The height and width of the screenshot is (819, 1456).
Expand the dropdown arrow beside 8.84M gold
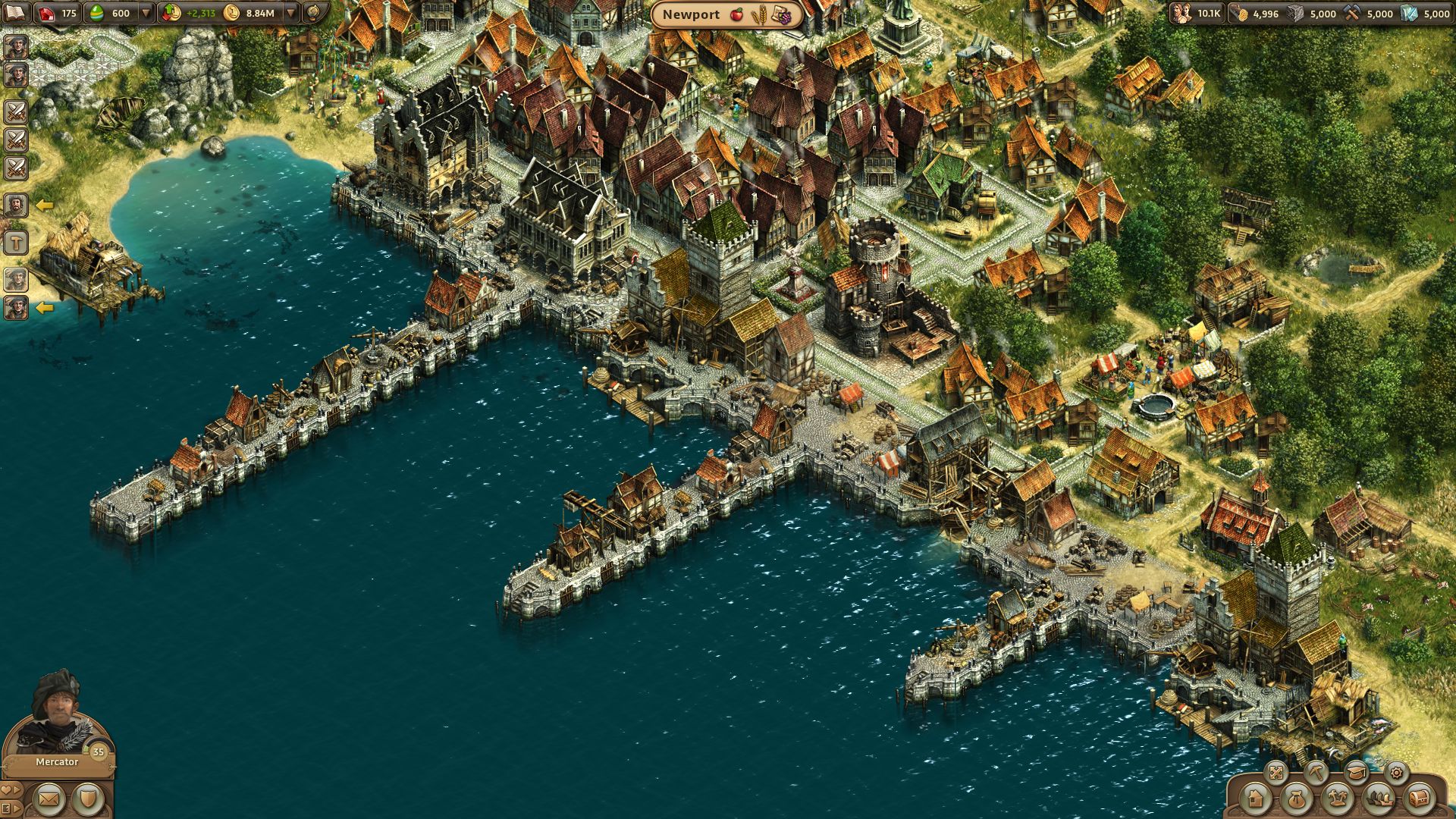pyautogui.click(x=290, y=13)
